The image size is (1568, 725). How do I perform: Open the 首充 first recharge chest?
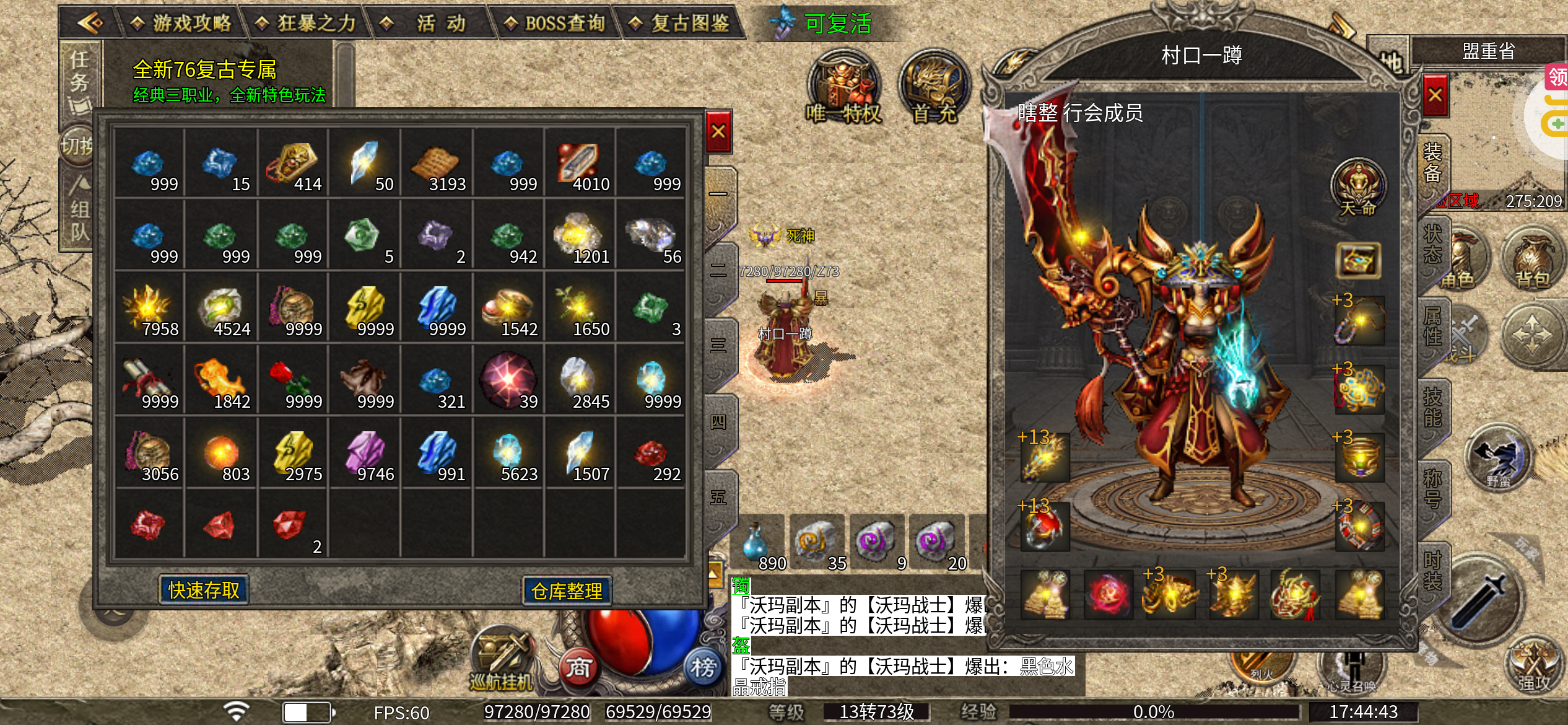tap(935, 89)
